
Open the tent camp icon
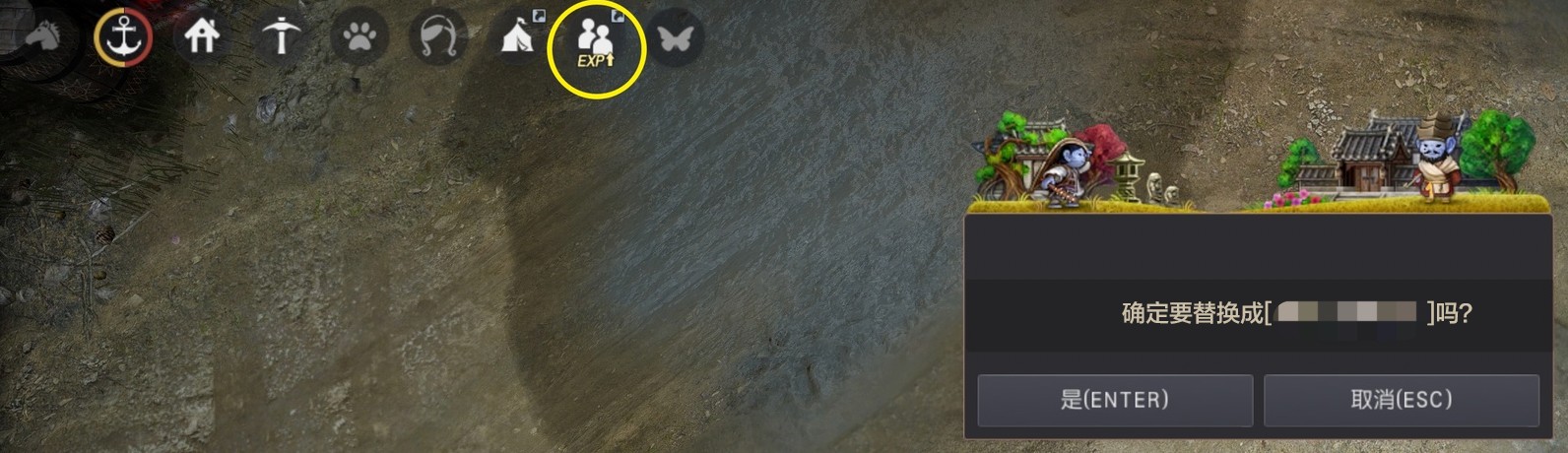tap(518, 38)
